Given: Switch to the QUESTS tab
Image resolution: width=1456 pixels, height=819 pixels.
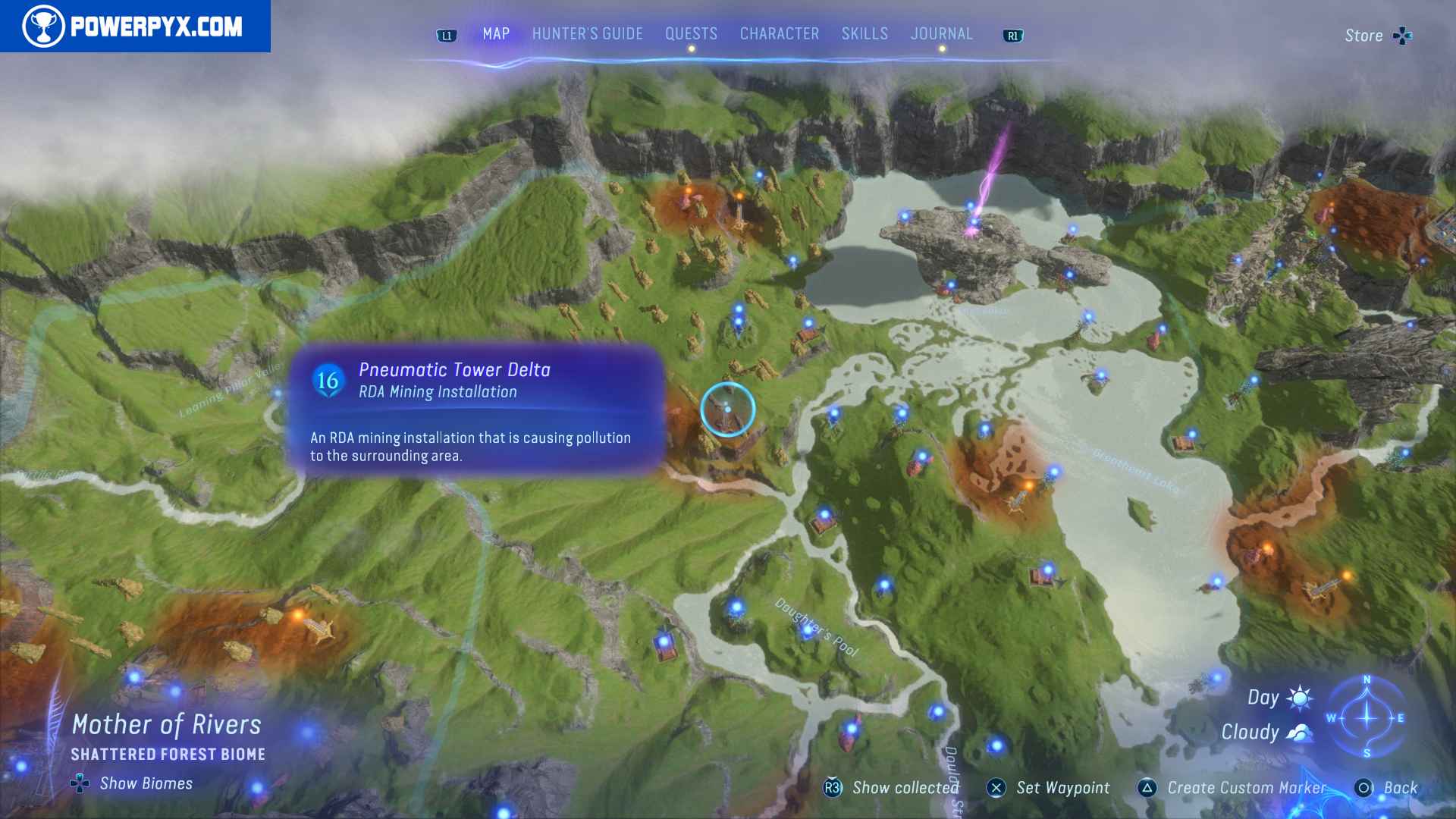Looking at the screenshot, I should 691,33.
